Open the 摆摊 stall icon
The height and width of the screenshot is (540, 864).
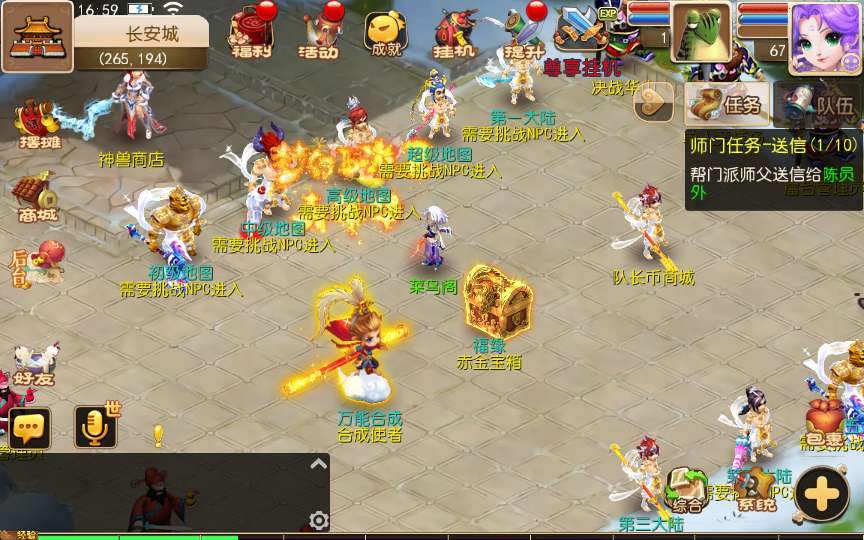[x=38, y=124]
